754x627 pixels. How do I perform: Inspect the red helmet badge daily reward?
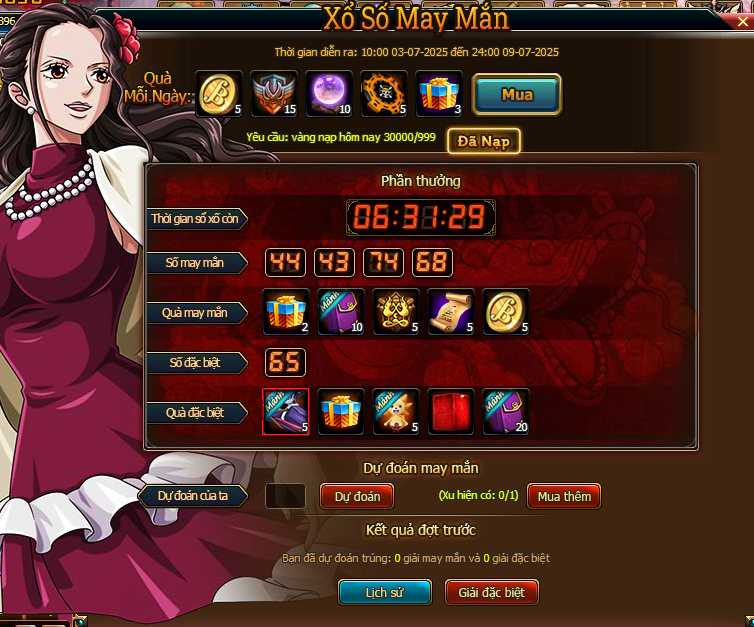tap(274, 95)
